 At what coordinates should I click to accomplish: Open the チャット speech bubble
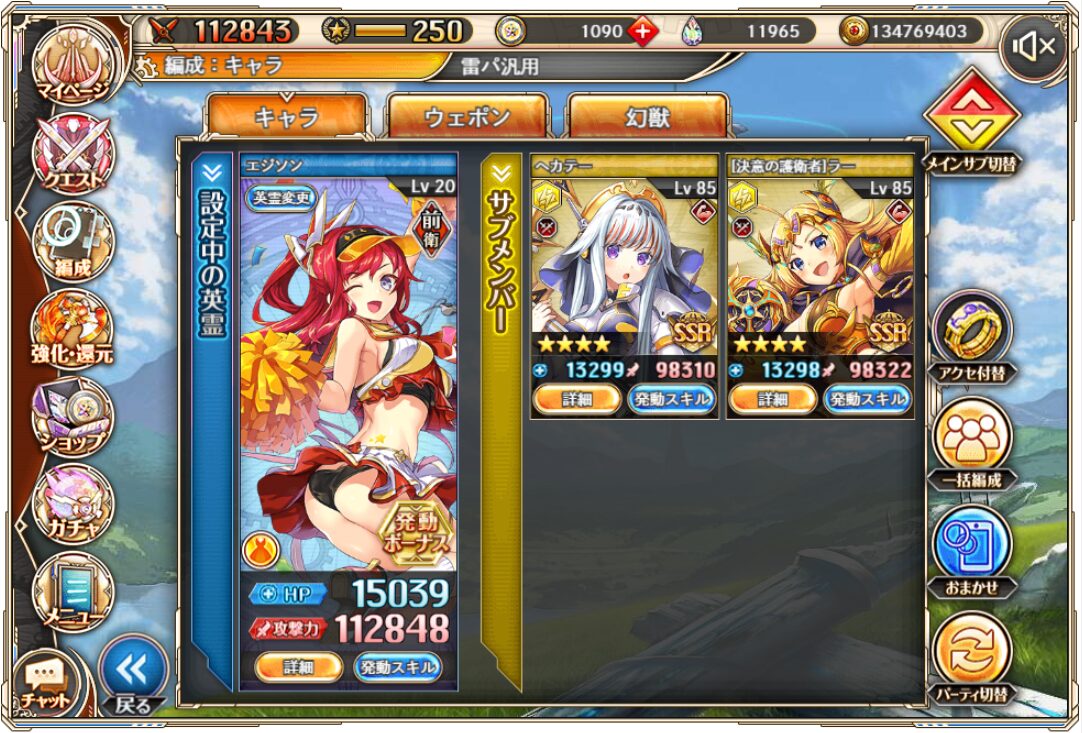coord(46,680)
